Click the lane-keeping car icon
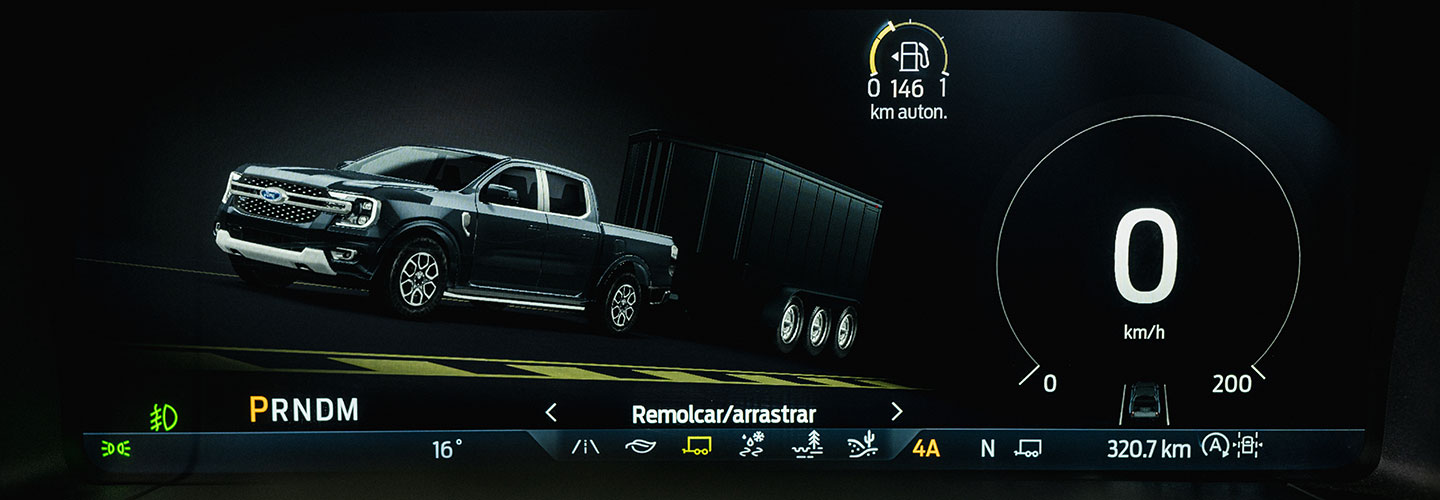 tap(1141, 402)
